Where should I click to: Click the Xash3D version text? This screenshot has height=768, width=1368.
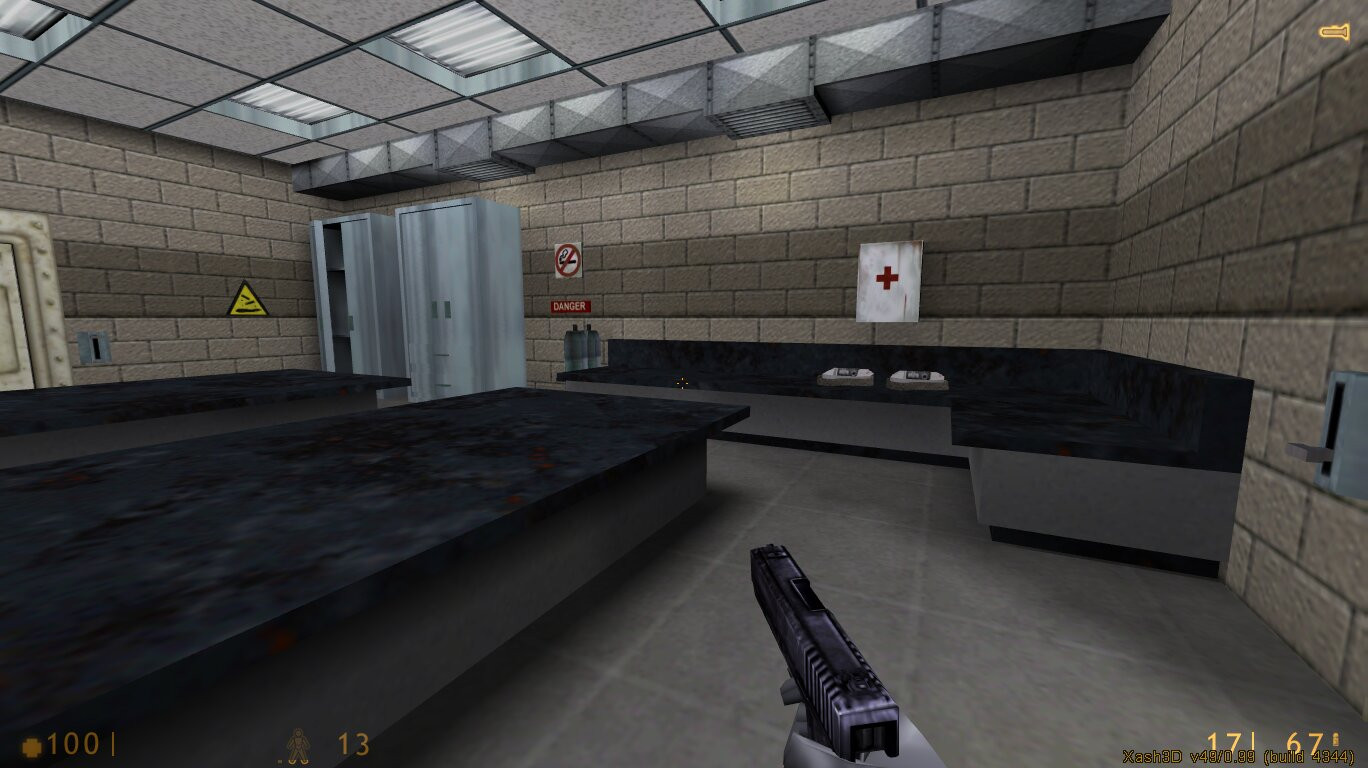click(1240, 757)
